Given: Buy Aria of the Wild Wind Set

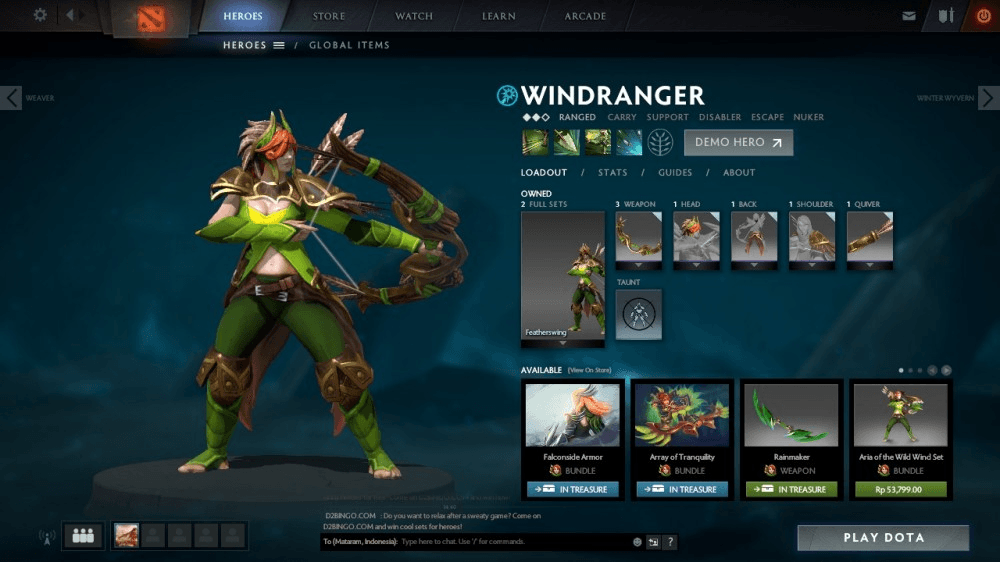Looking at the screenshot, I should pyautogui.click(x=901, y=489).
